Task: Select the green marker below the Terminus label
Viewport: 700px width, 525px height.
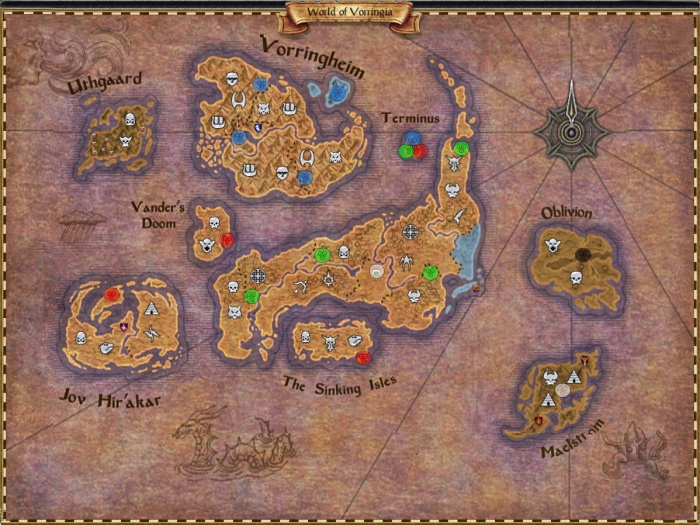Action: (406, 151)
